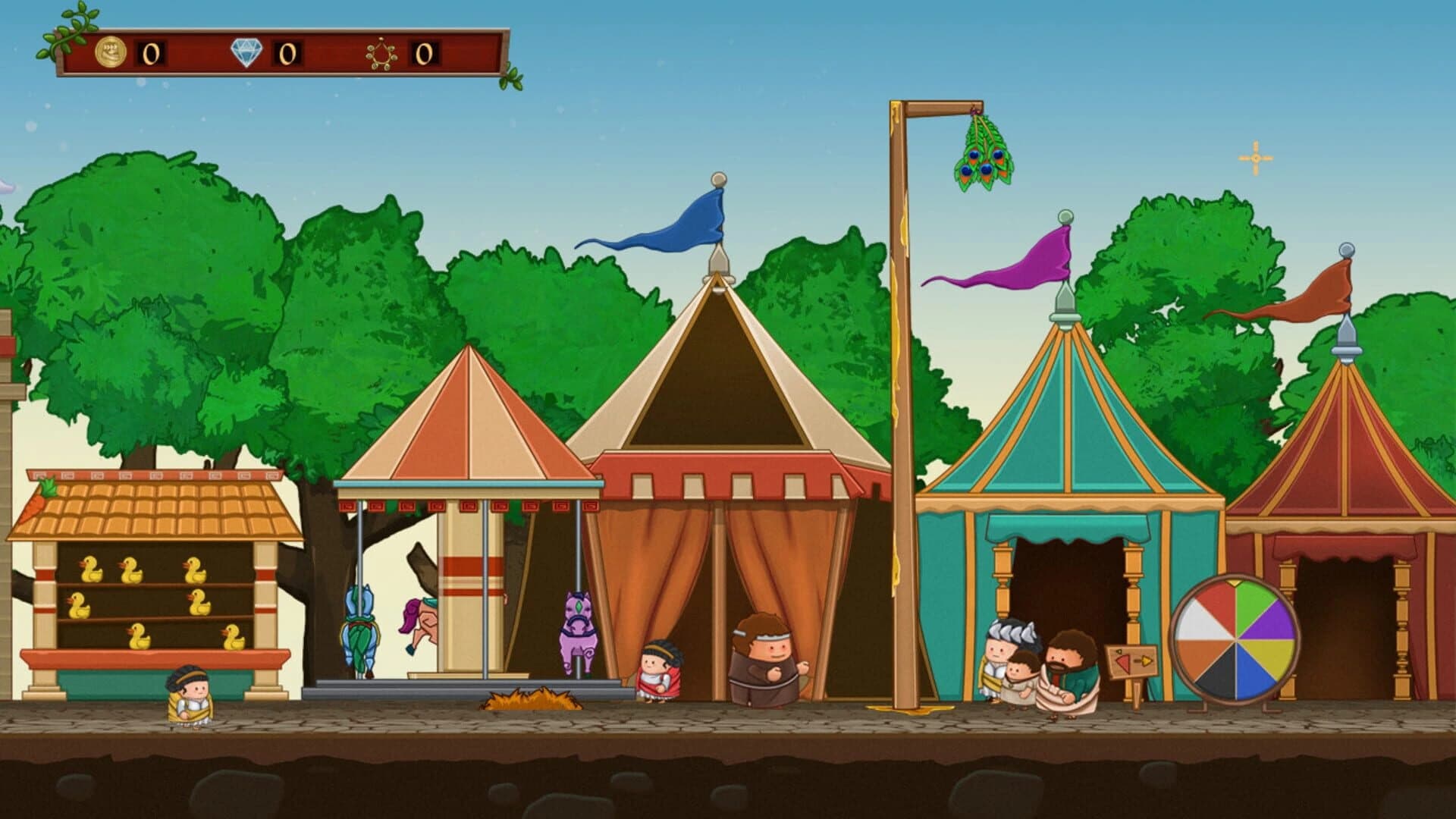This screenshot has width=1456, height=819.
Task: Select the coin counter showing zero
Action: click(150, 52)
